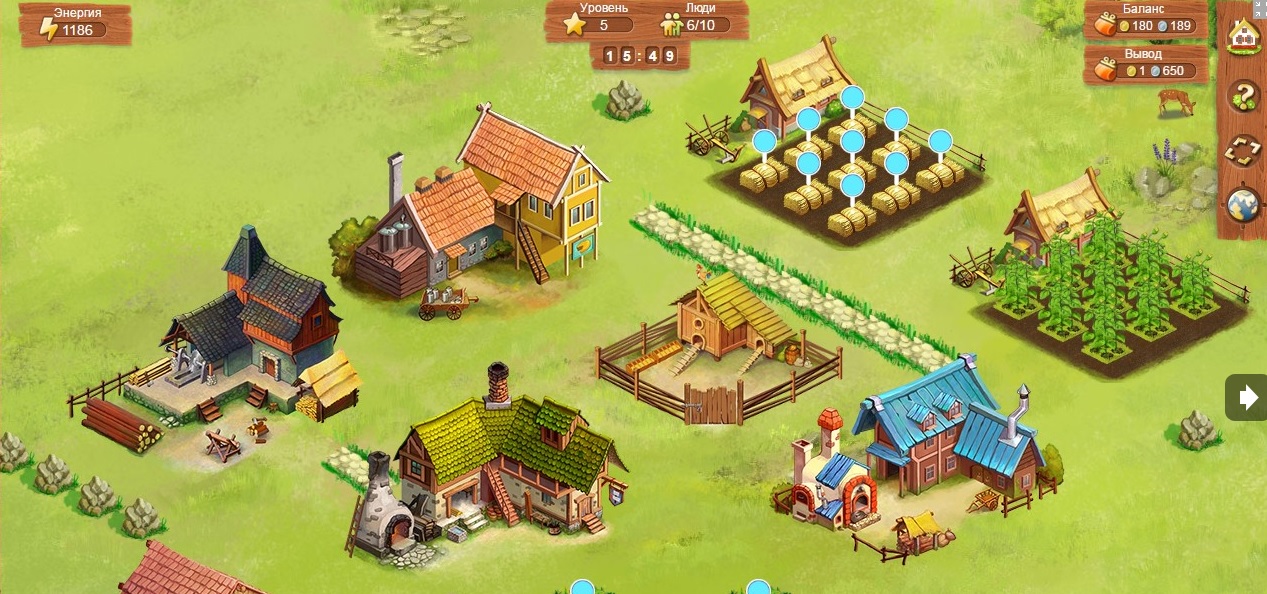Open the world map globe icon
This screenshot has width=1267, height=594.
pyautogui.click(x=1244, y=205)
